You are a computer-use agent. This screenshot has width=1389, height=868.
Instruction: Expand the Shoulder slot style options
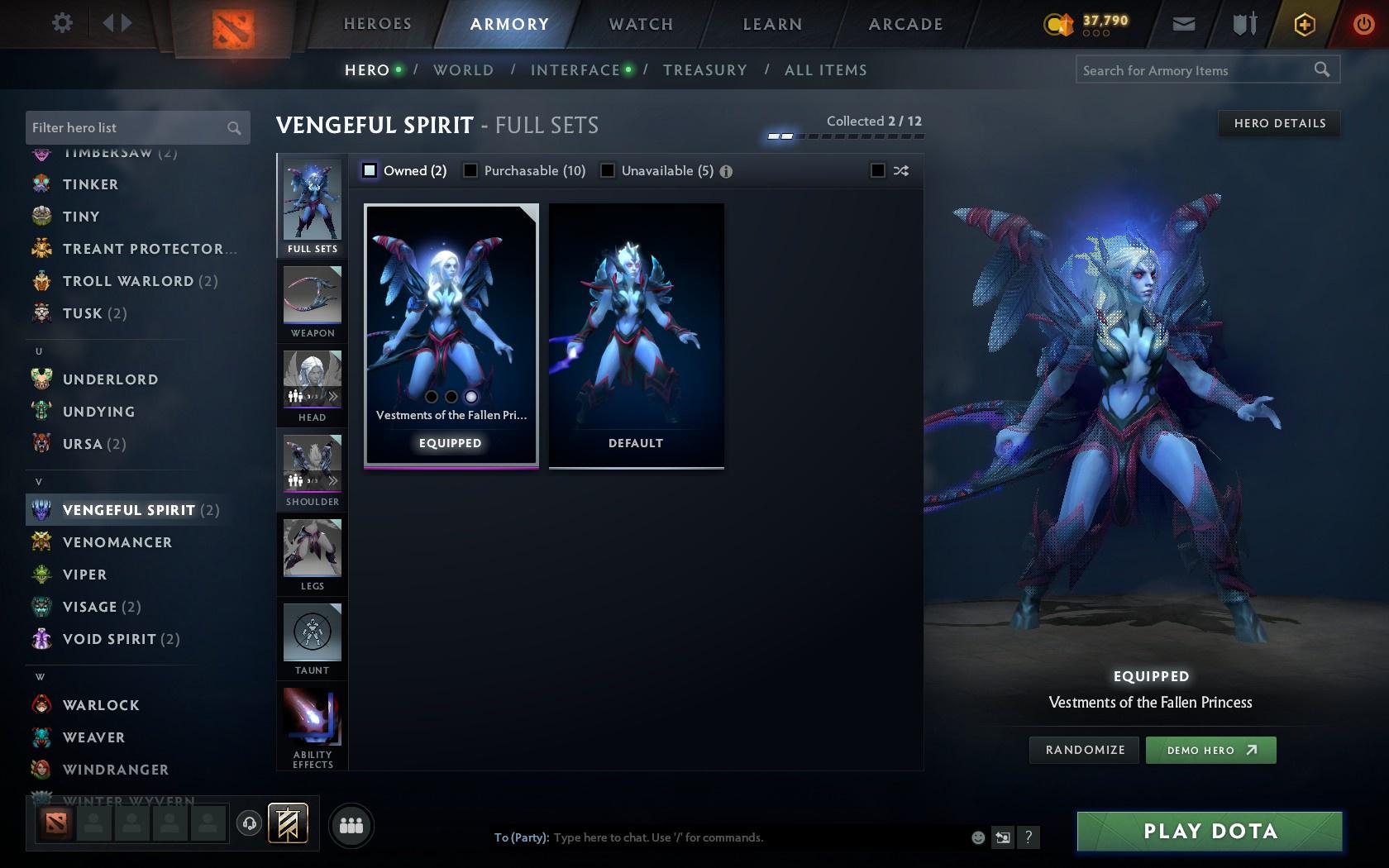(x=334, y=480)
